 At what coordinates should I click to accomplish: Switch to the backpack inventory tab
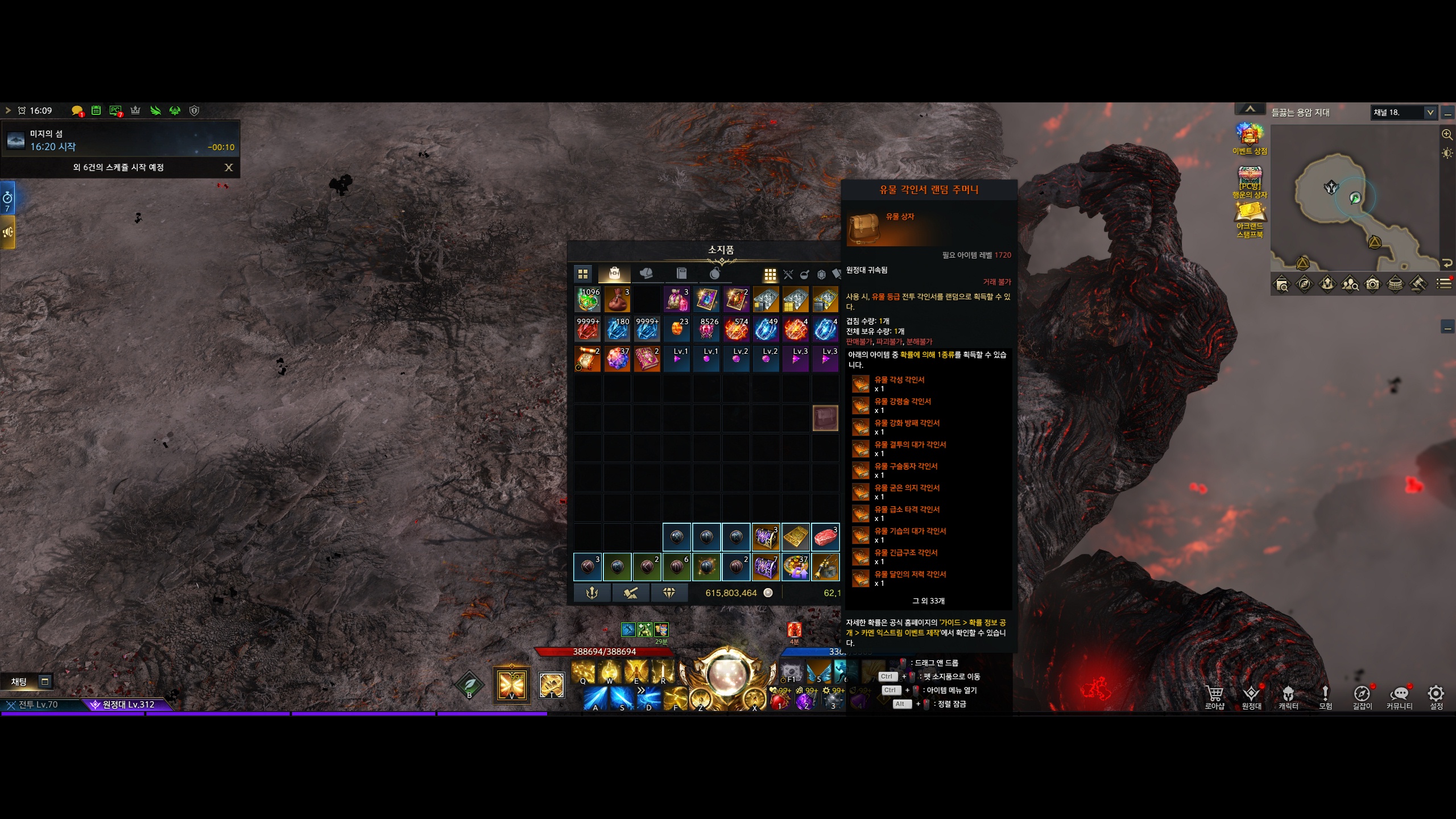[614, 274]
